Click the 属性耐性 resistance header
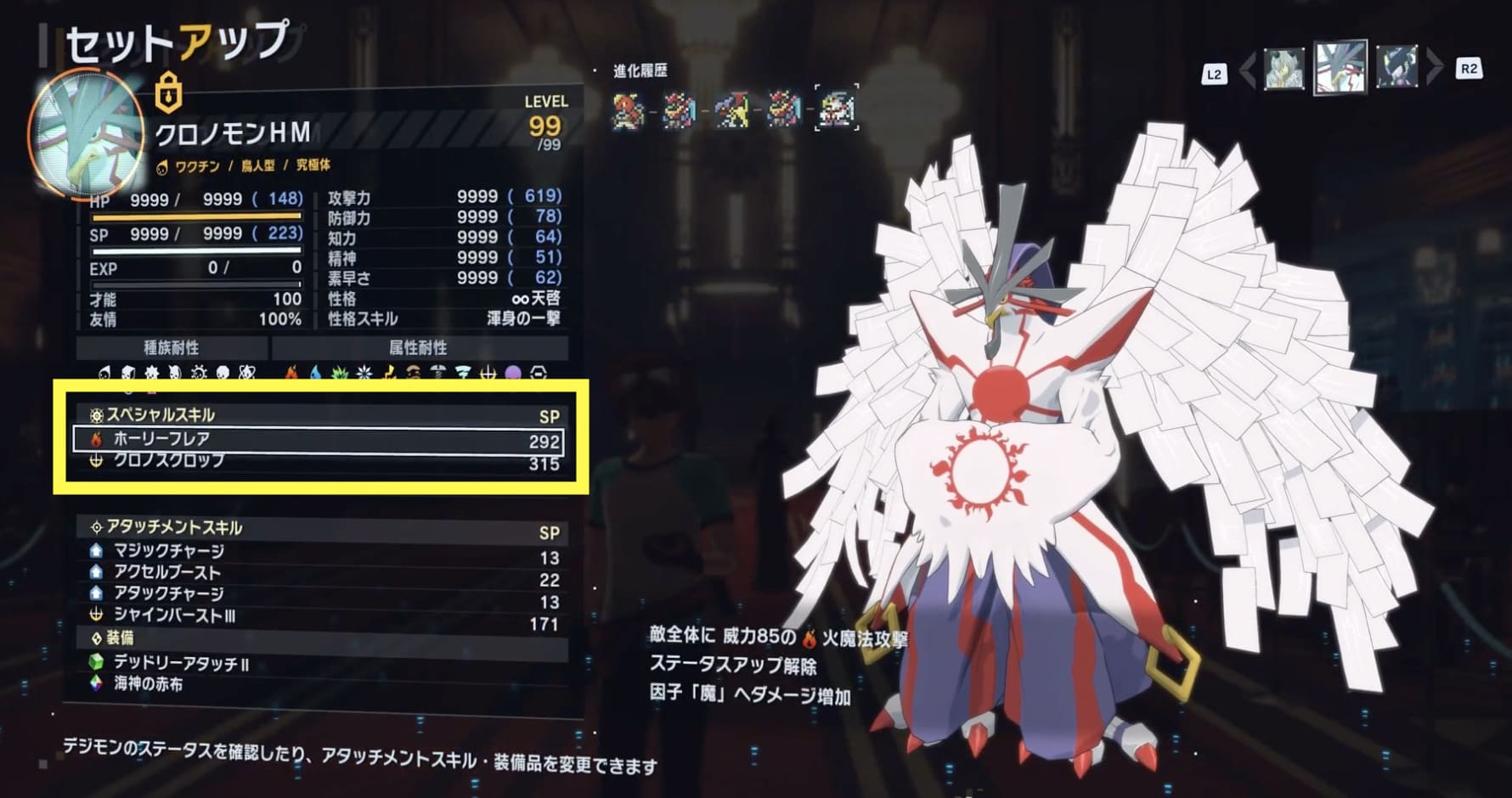Screen dimensions: 1512x798 pyautogui.click(x=418, y=348)
